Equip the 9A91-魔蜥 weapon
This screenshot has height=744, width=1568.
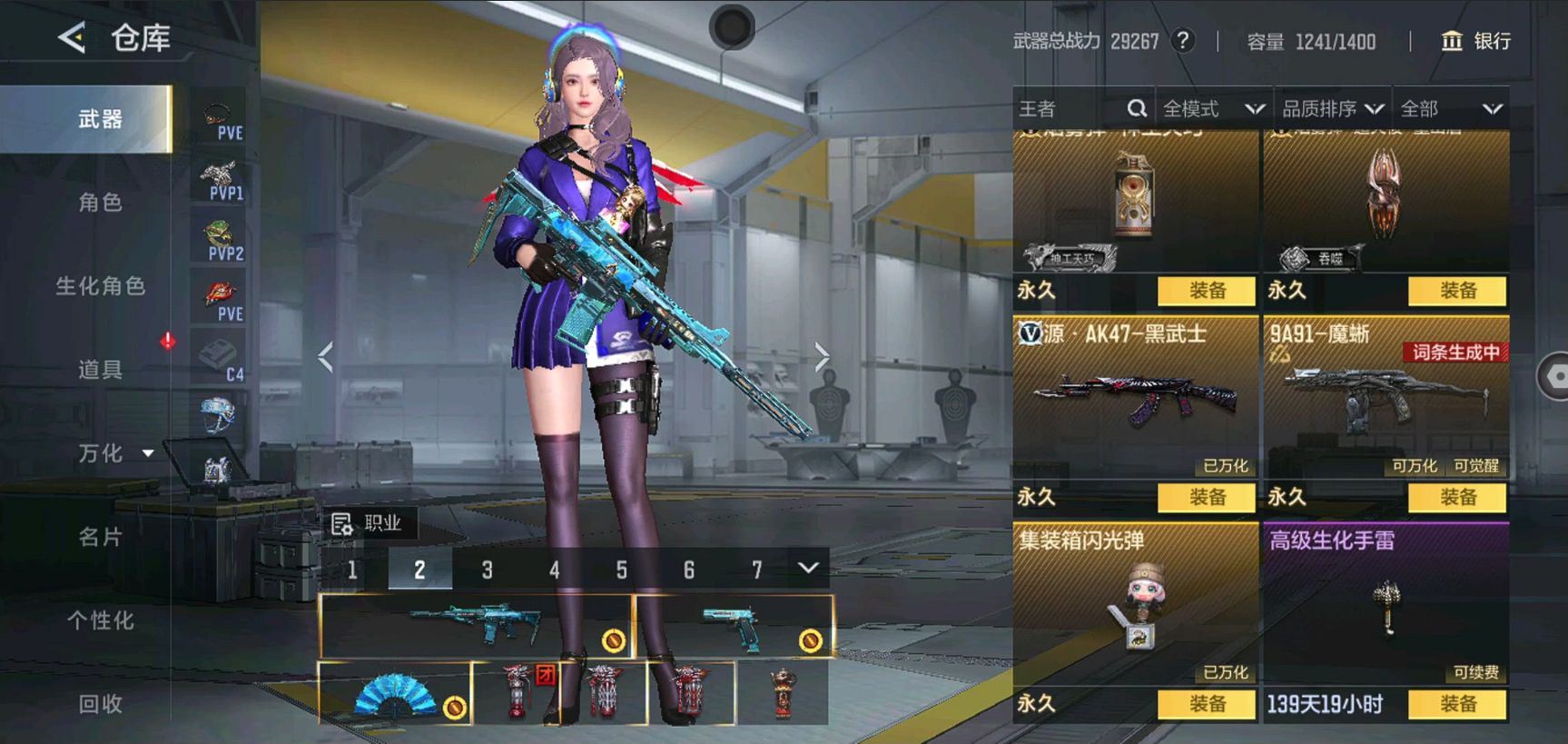point(1457,497)
